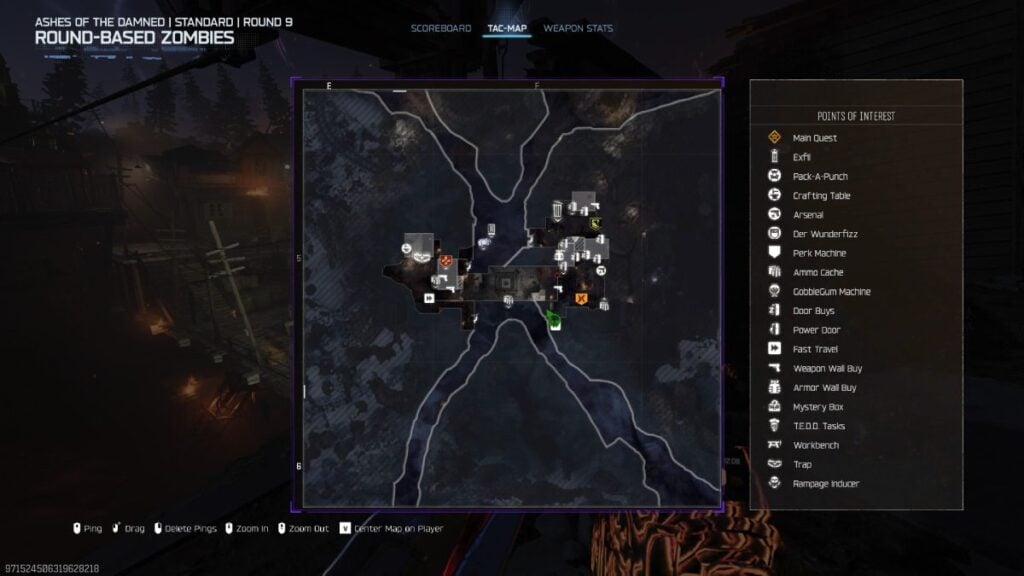Viewport: 1024px width, 576px height.
Task: Select the Mystery Box legend entry
Action: [x=817, y=407]
